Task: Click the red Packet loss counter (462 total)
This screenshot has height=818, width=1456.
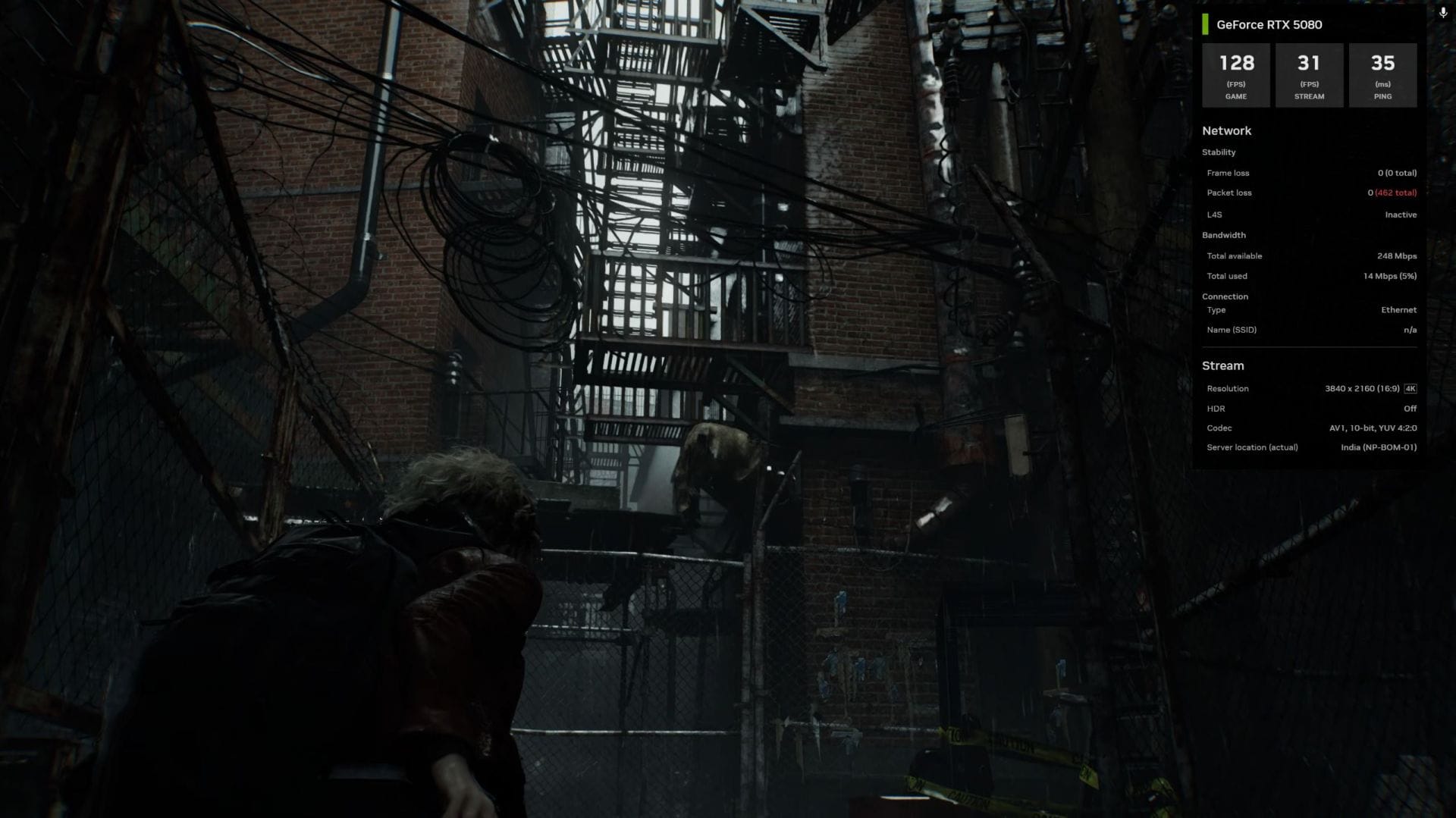Action: pos(1395,193)
